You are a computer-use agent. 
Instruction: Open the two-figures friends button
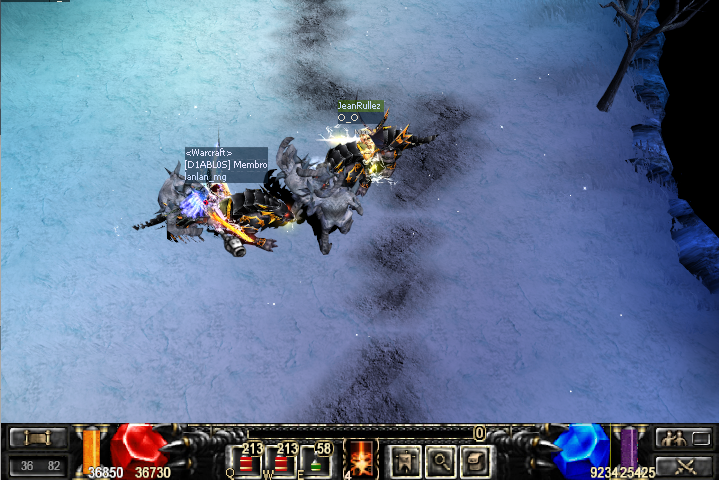click(683, 439)
